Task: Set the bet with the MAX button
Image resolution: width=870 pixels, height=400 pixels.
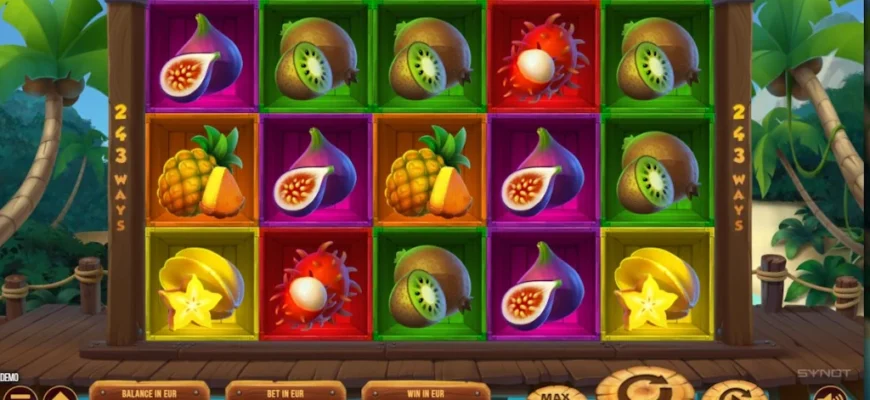Action: [557, 392]
